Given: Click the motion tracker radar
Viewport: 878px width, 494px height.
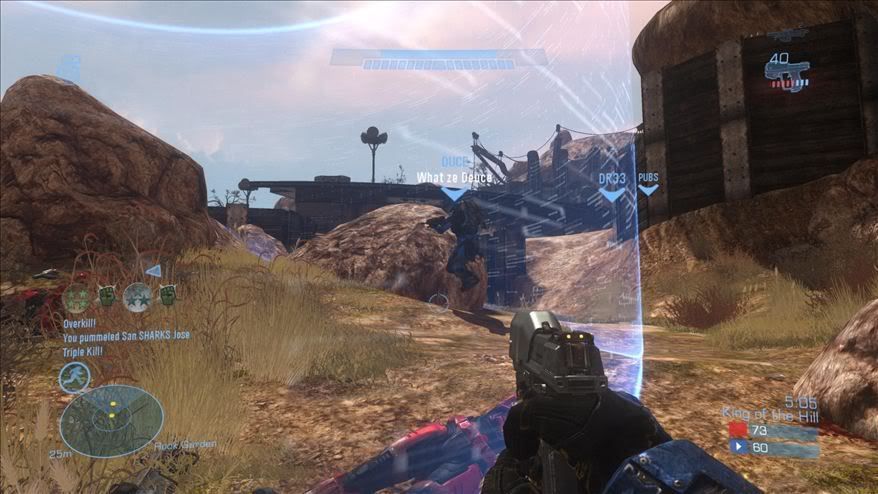Looking at the screenshot, I should (x=111, y=420).
